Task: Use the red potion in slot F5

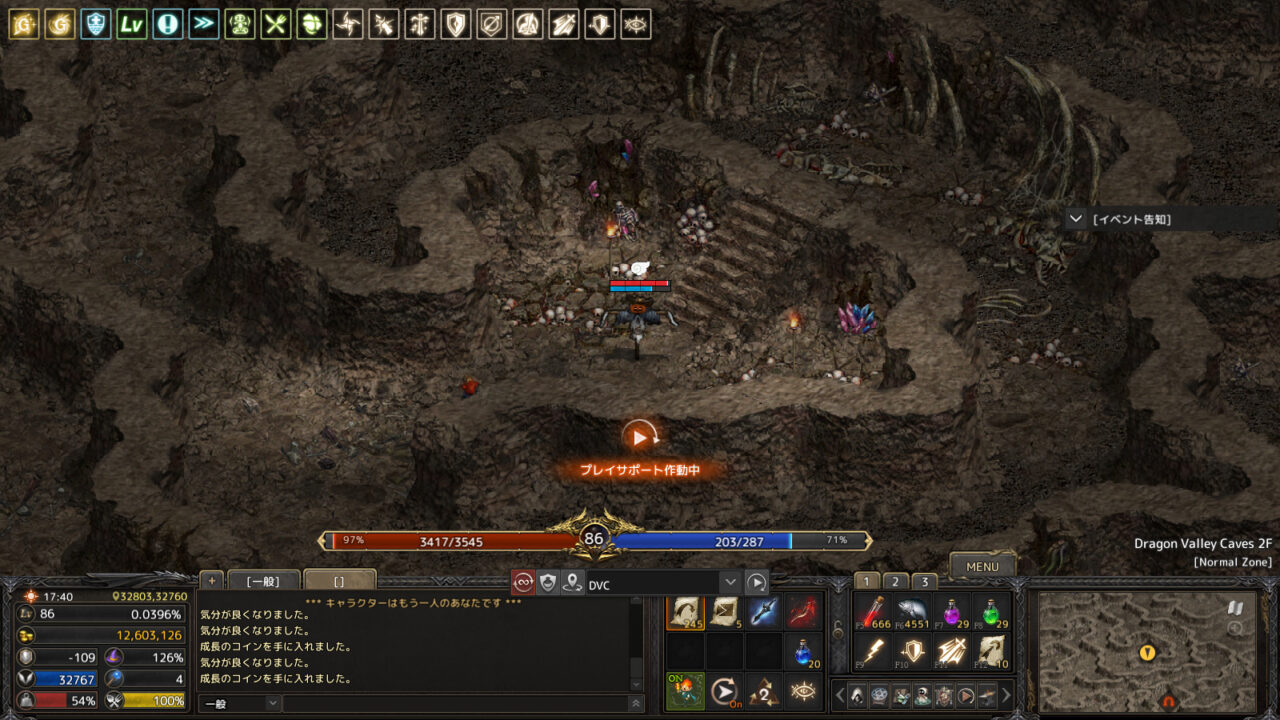Action: click(x=872, y=612)
